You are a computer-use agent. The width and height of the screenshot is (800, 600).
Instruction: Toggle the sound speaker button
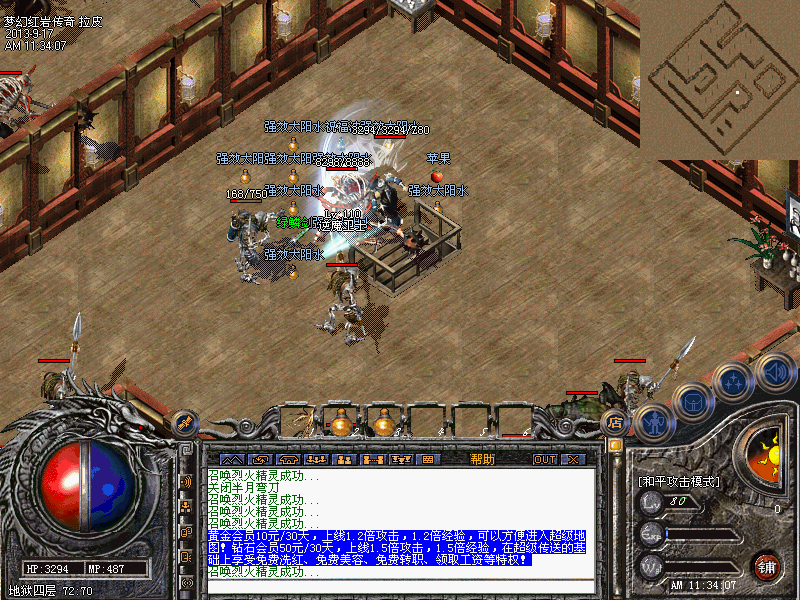coord(774,372)
